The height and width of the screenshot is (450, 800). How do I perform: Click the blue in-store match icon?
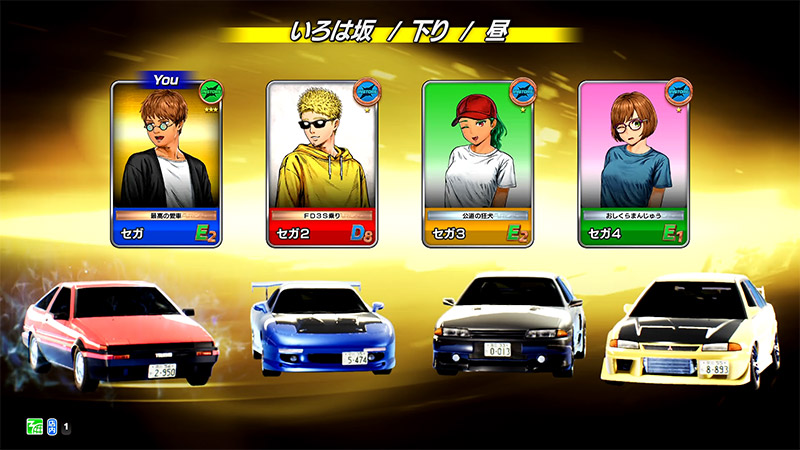tap(50, 428)
